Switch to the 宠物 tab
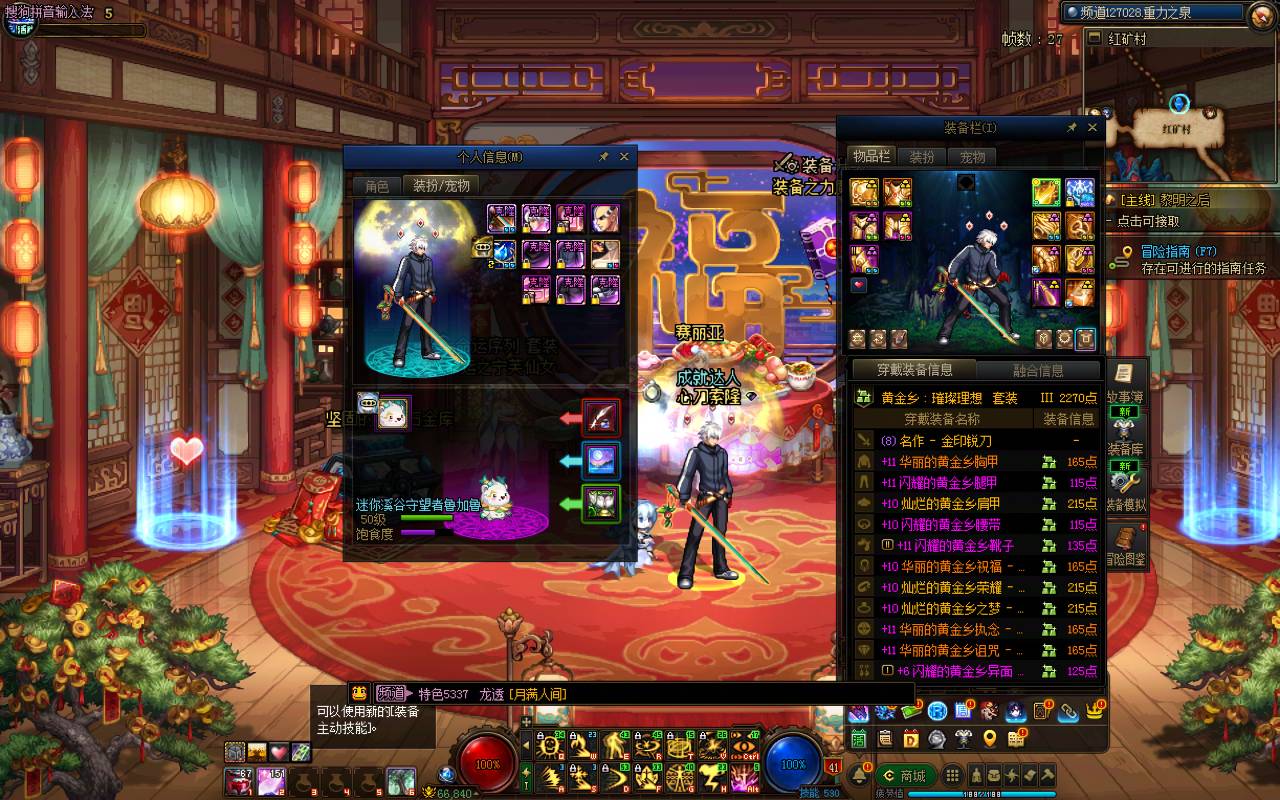1280x800 pixels. coord(973,157)
